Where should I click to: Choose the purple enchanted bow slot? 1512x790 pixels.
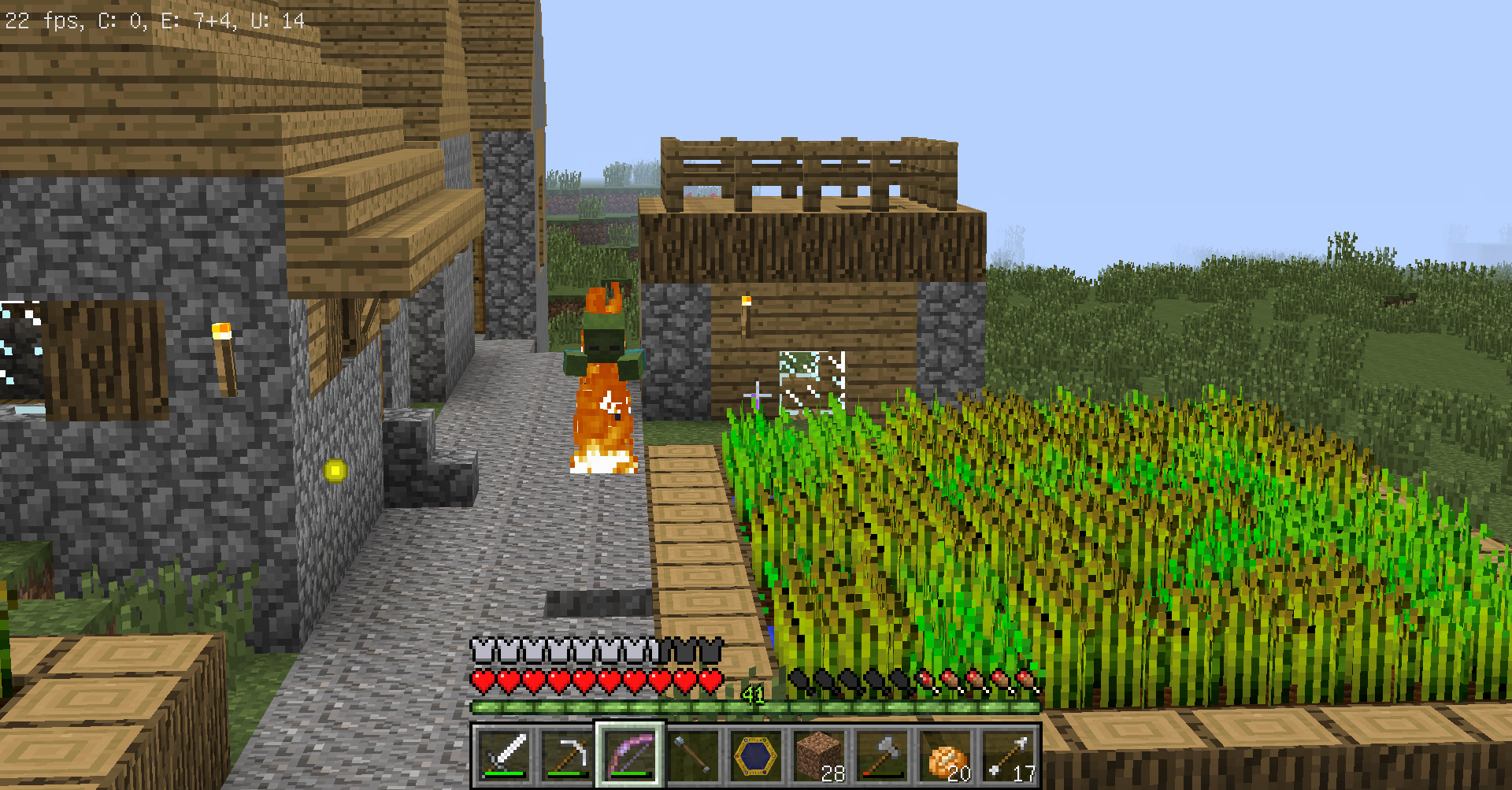coord(630,755)
